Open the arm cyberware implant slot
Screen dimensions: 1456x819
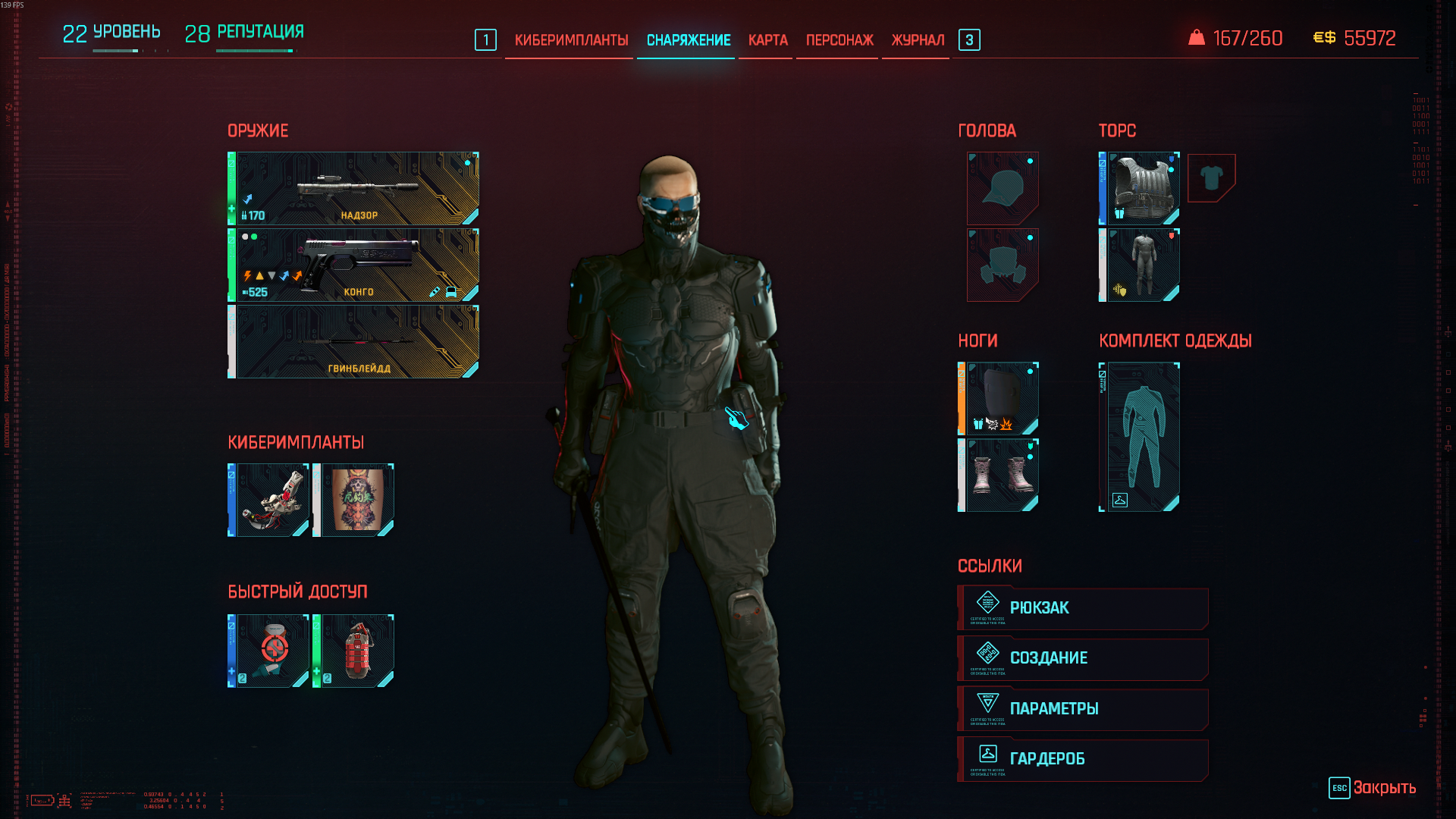pyautogui.click(x=270, y=500)
